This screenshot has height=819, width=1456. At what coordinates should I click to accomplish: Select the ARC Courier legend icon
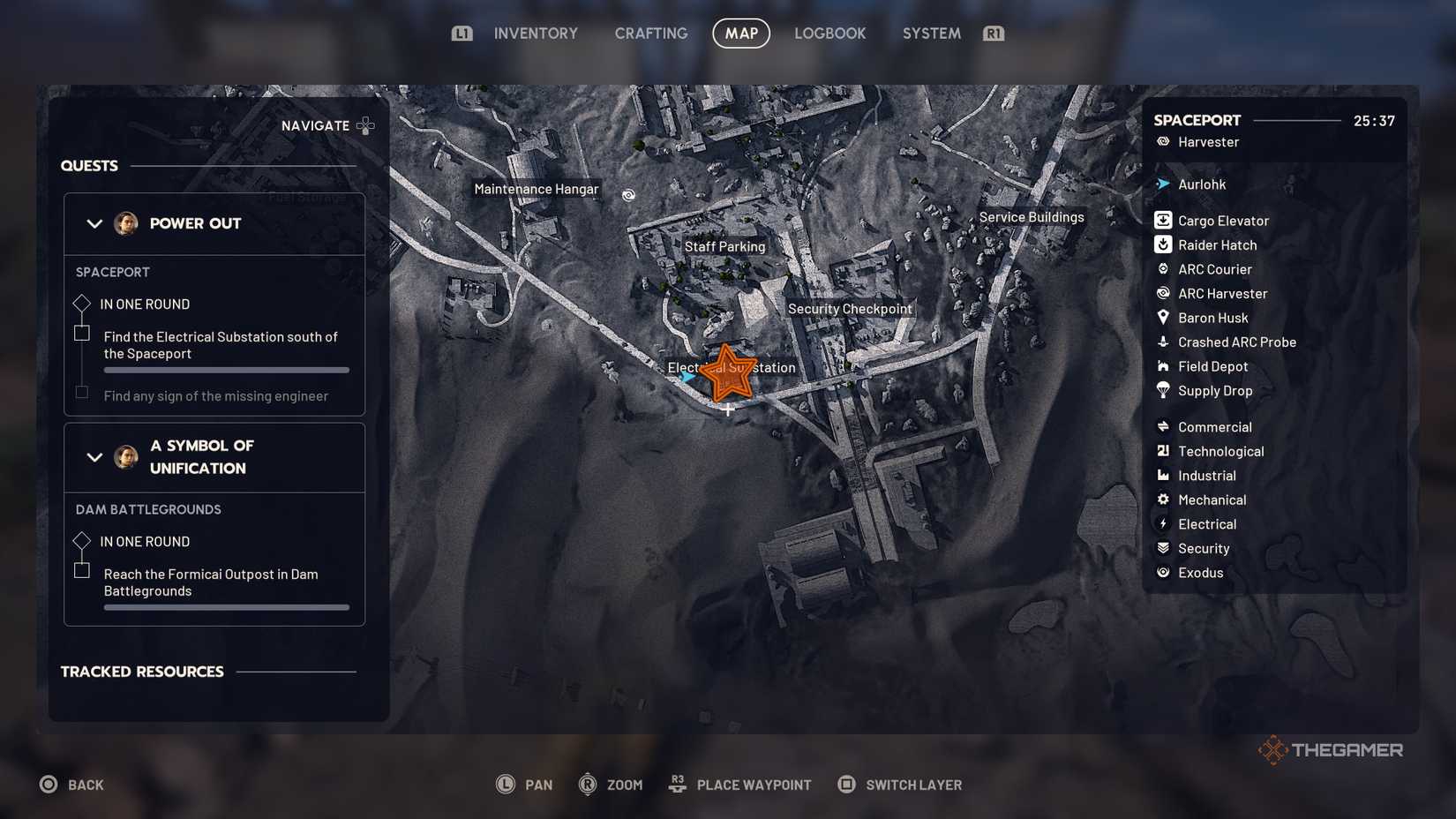tap(1163, 268)
